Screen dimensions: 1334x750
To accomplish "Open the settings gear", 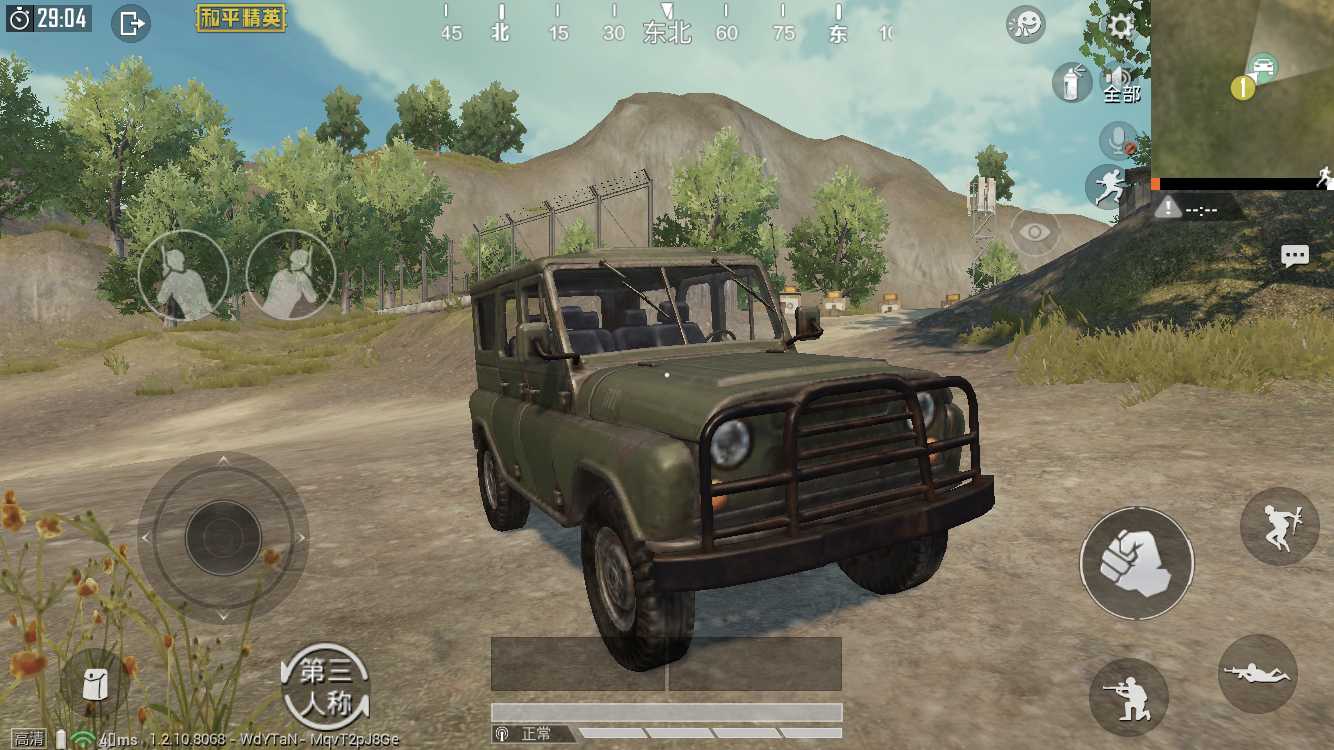I will (1121, 26).
